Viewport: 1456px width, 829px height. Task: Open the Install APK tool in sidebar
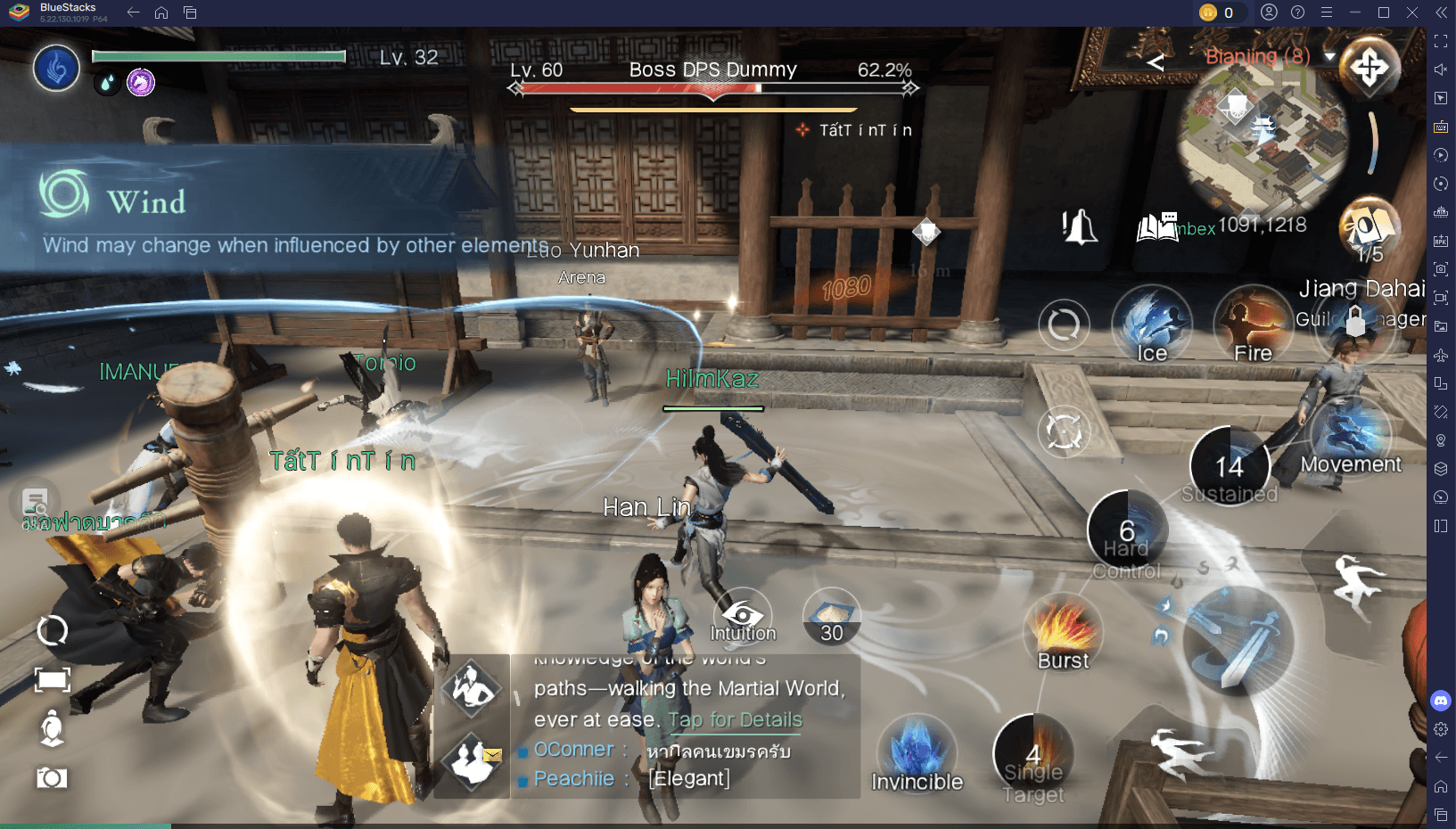click(x=1441, y=240)
